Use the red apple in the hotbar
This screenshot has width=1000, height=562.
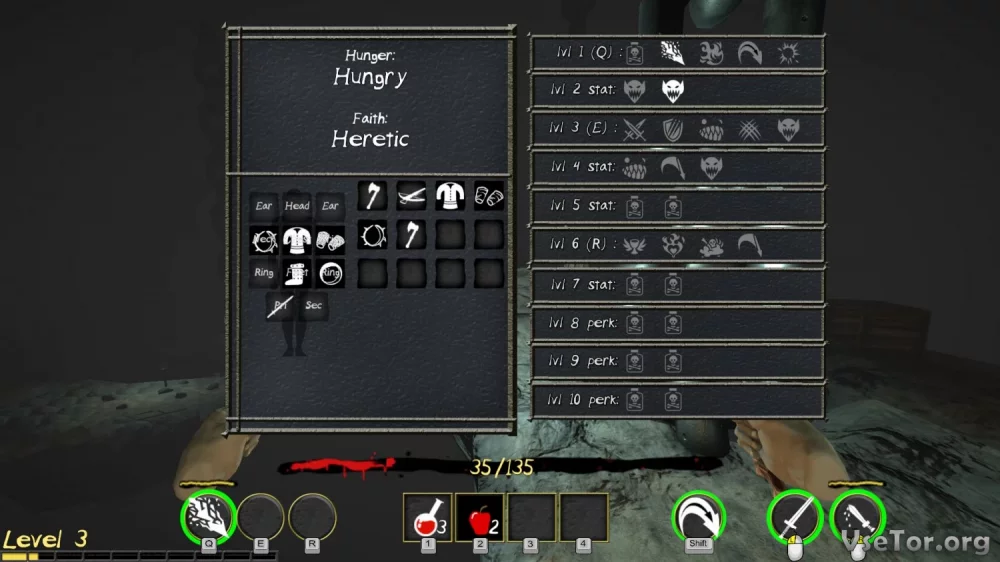tap(480, 518)
